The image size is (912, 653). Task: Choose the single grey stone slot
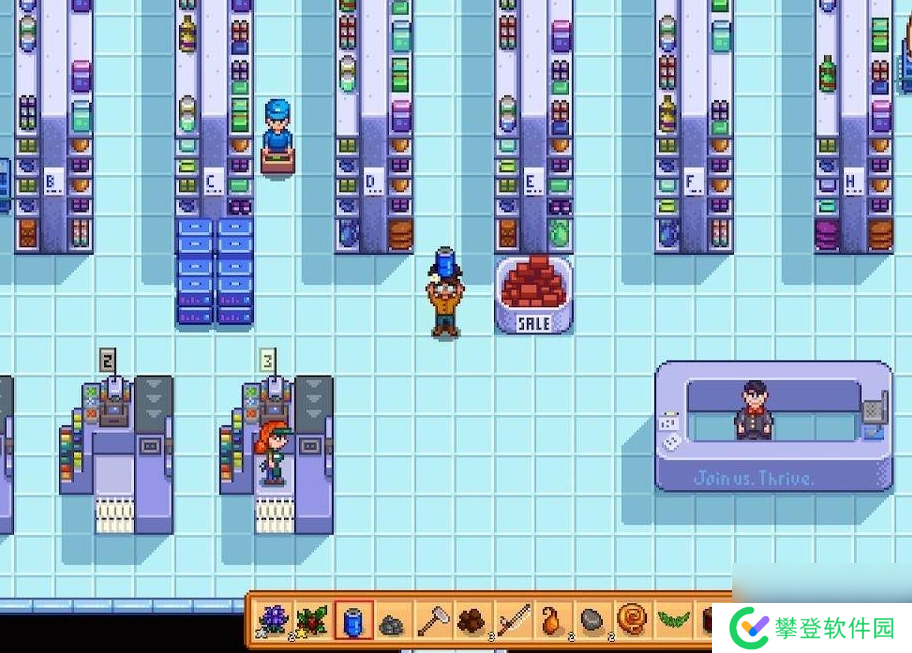pyautogui.click(x=591, y=622)
